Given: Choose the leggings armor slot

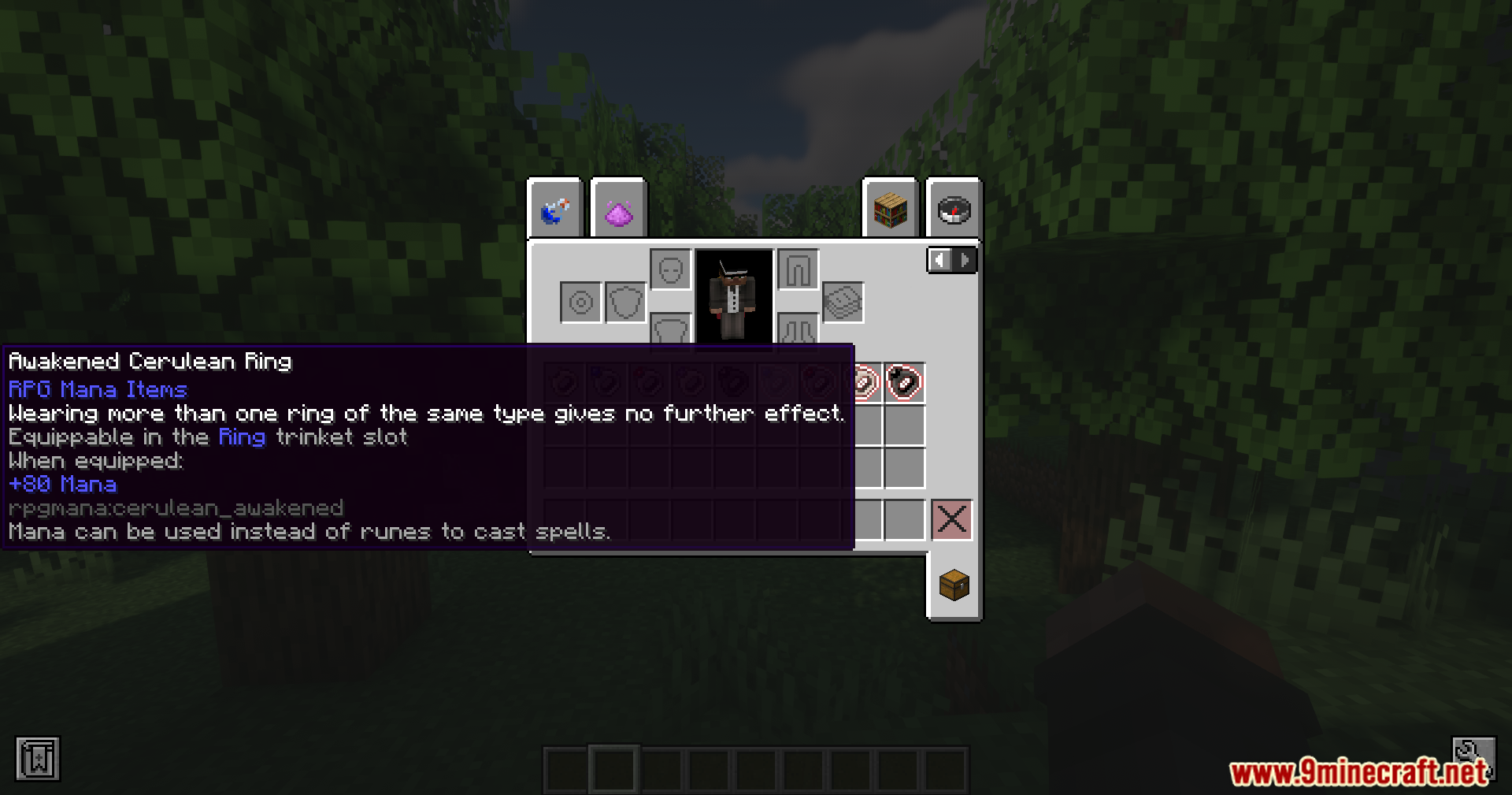Looking at the screenshot, I should click(798, 270).
